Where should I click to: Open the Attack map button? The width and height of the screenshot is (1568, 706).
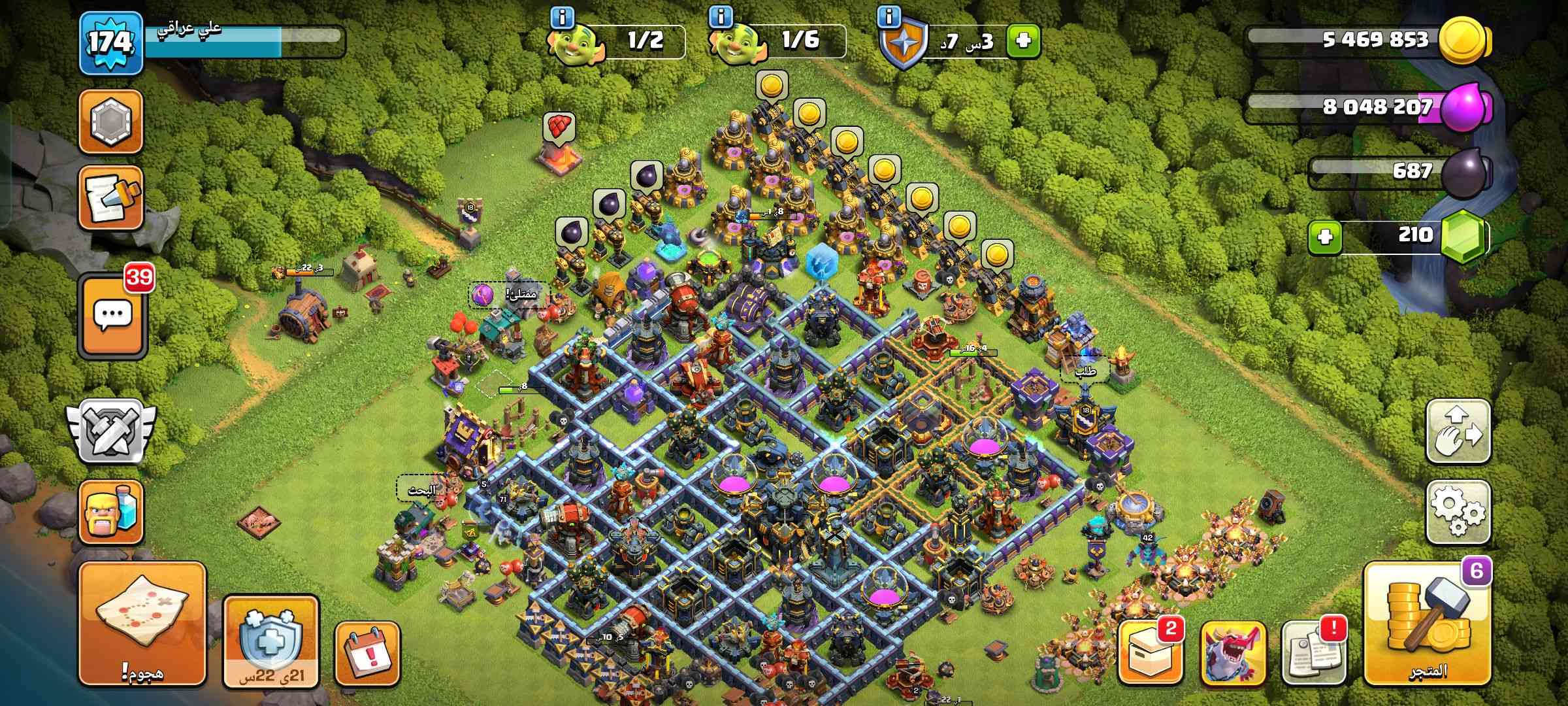[142, 622]
